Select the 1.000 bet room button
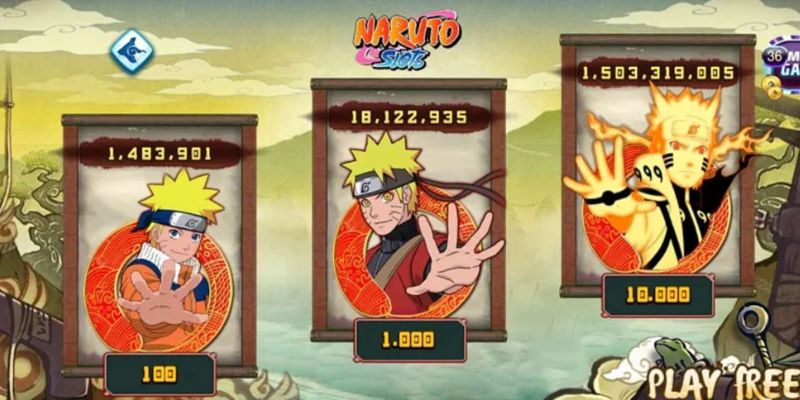This screenshot has height=400, width=800. coord(409,340)
